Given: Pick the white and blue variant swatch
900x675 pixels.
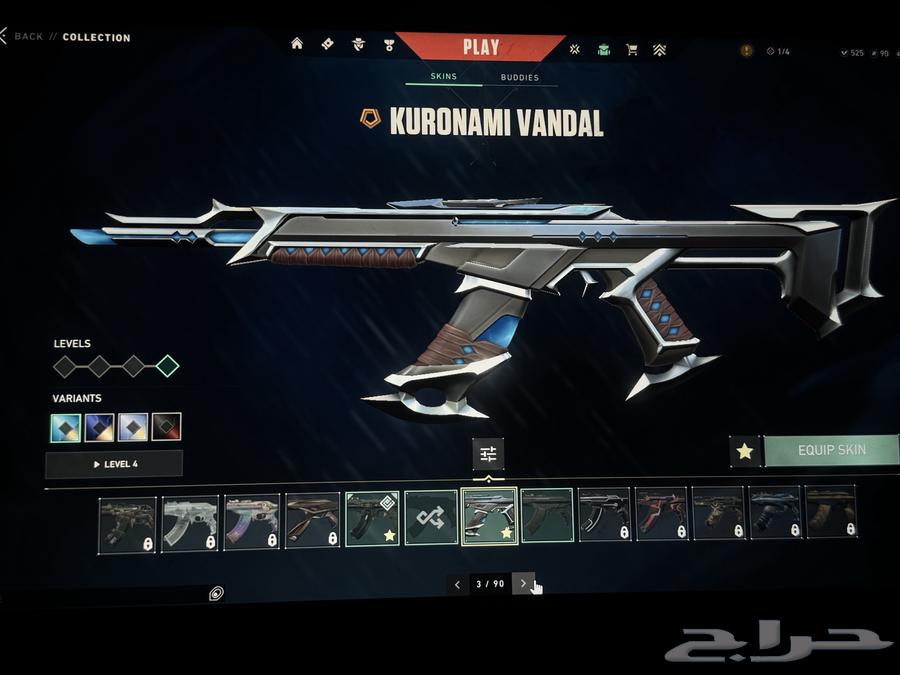Looking at the screenshot, I should click(133, 427).
